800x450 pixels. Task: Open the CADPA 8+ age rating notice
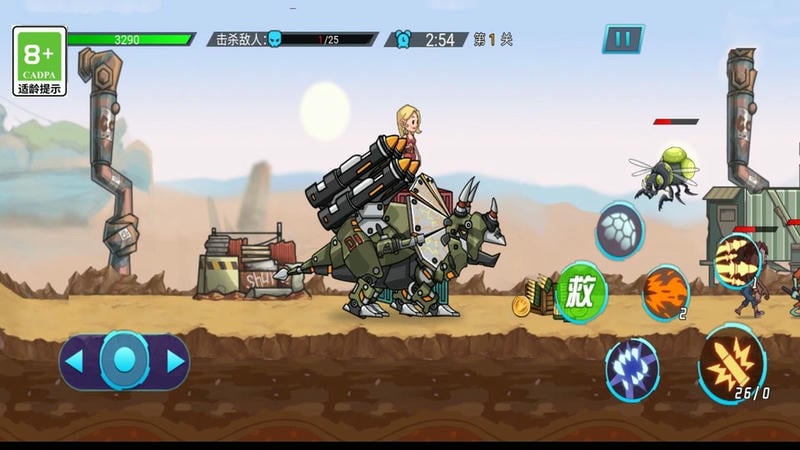(40, 61)
